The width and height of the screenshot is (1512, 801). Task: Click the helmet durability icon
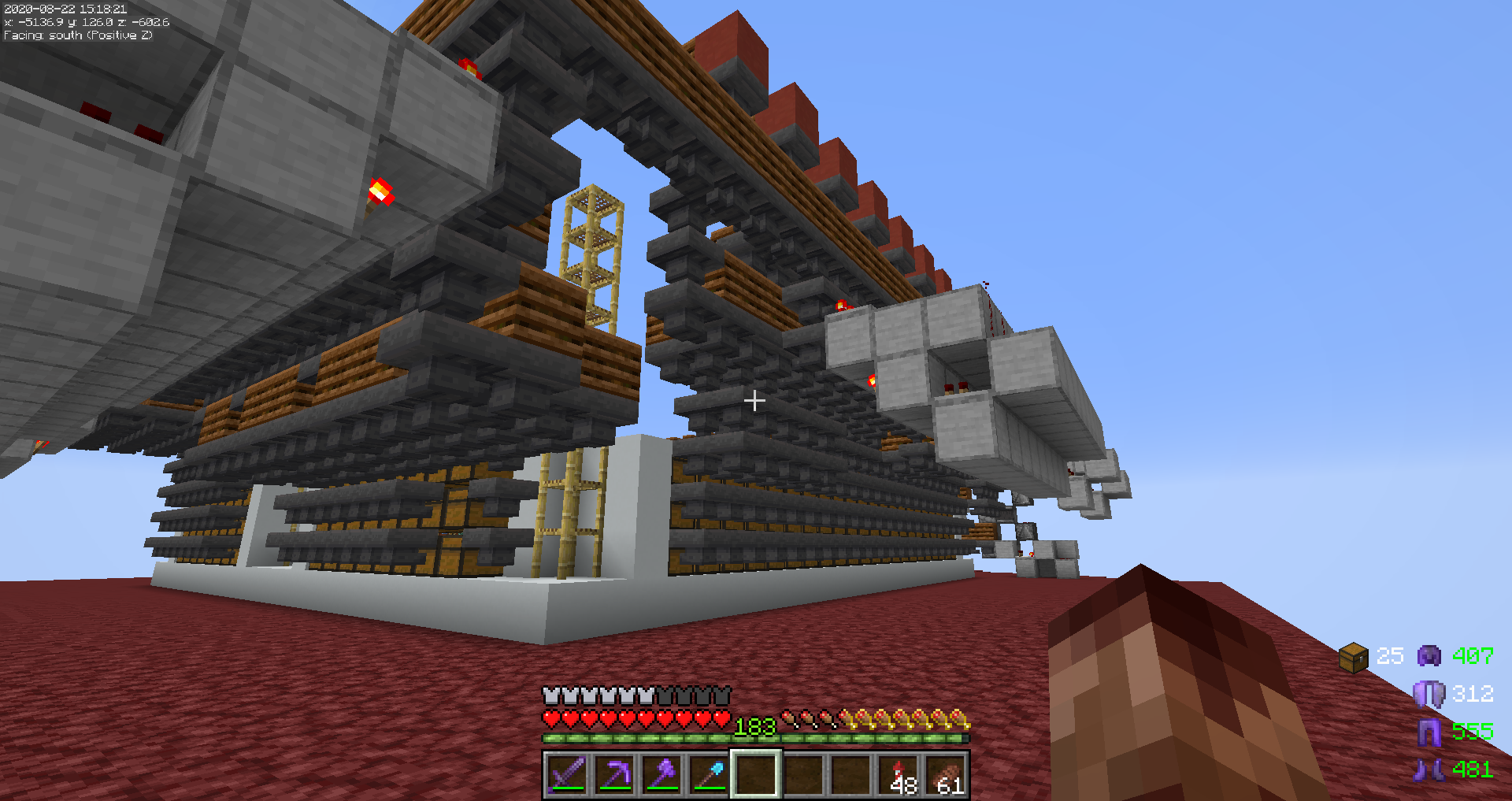coord(1429,656)
